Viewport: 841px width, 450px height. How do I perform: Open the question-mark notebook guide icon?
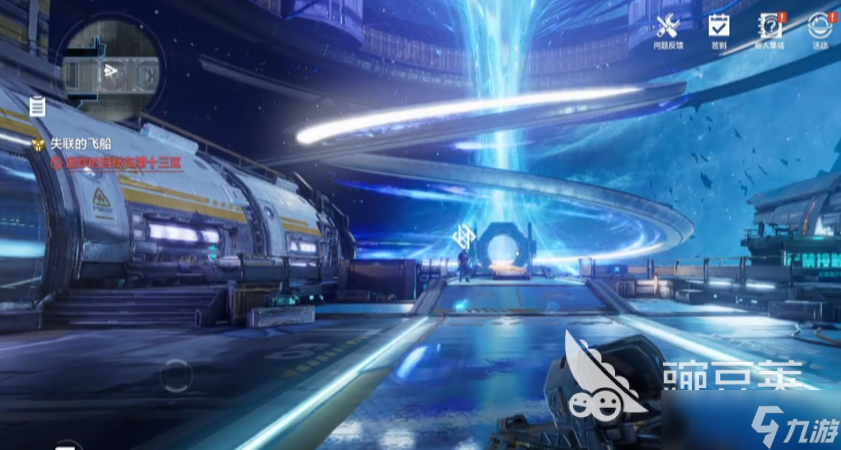click(770, 26)
